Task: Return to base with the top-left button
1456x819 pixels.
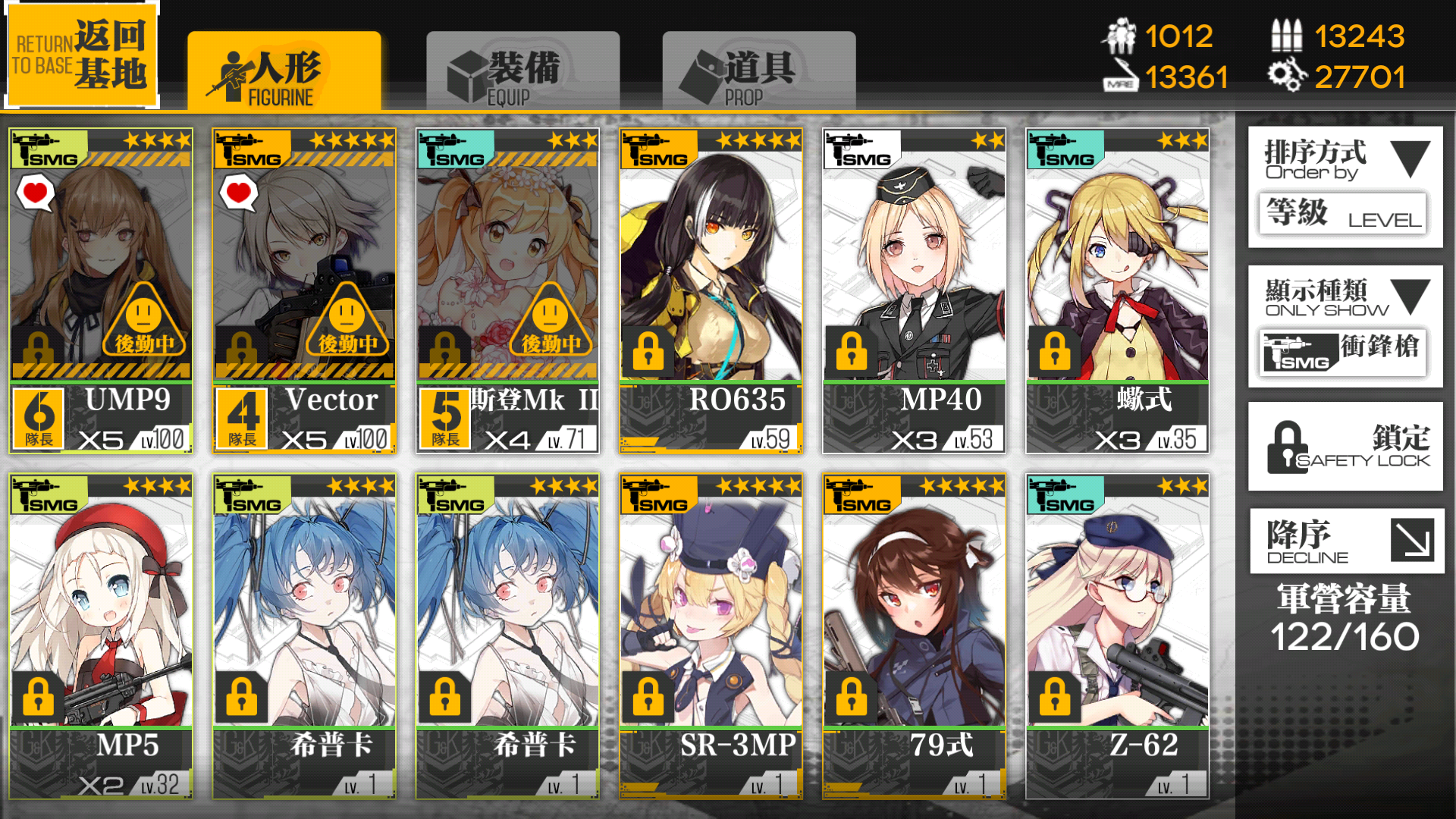Action: pos(82,55)
